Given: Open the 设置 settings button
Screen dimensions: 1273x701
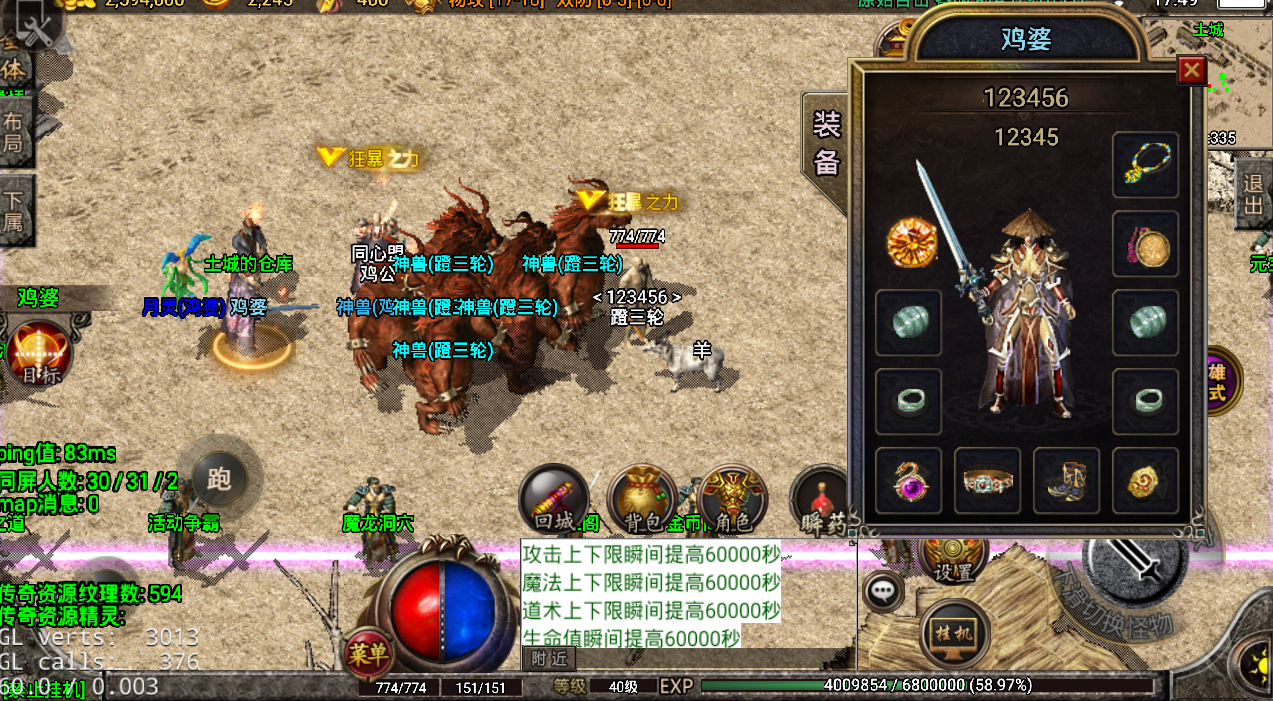Looking at the screenshot, I should (x=953, y=557).
